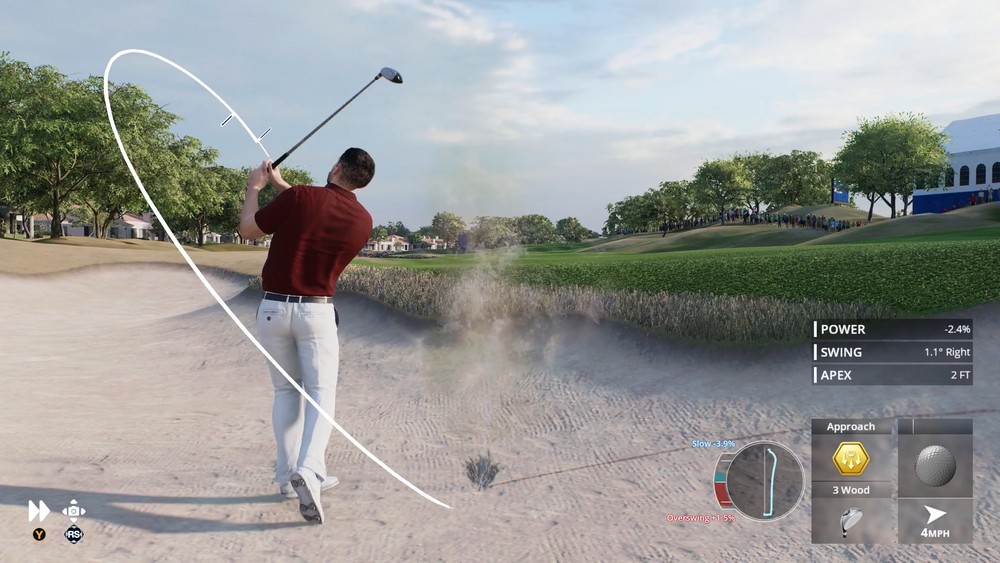Click the fast-forward double arrow icon
Image resolution: width=1000 pixels, height=563 pixels.
click(x=38, y=511)
